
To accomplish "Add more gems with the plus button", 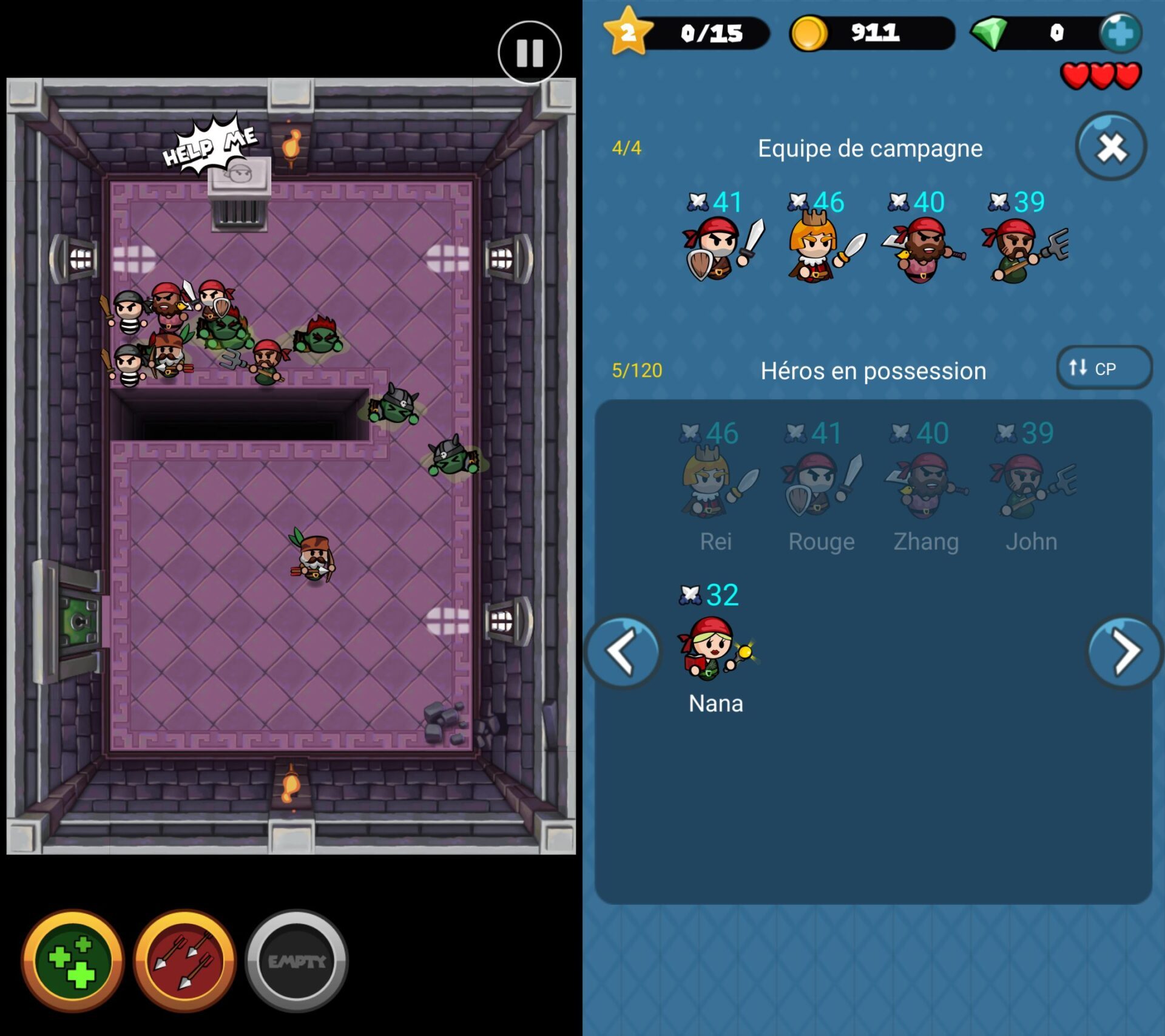I will point(1120,33).
